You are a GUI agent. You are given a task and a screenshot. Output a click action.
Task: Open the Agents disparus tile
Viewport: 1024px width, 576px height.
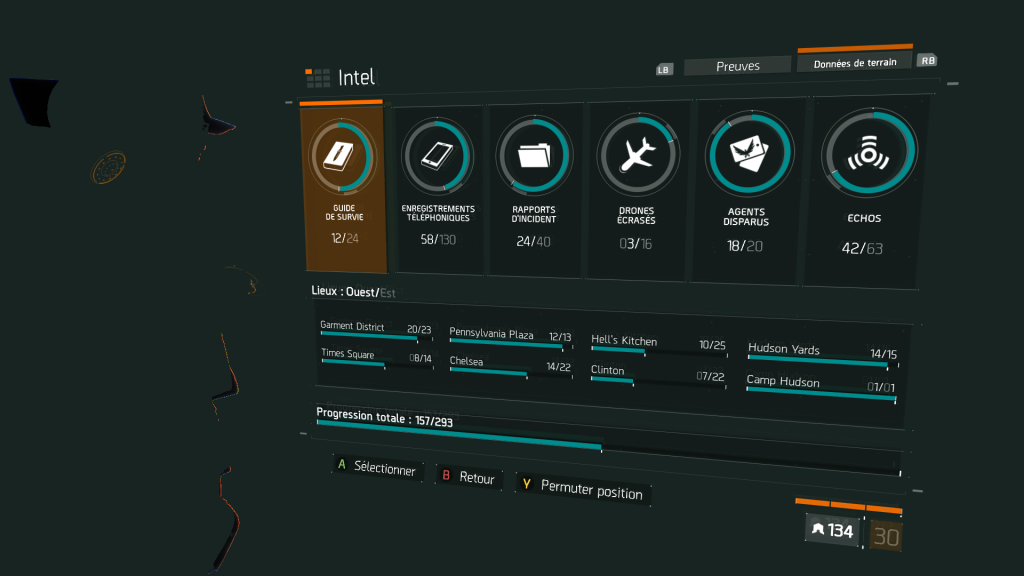pos(746,190)
